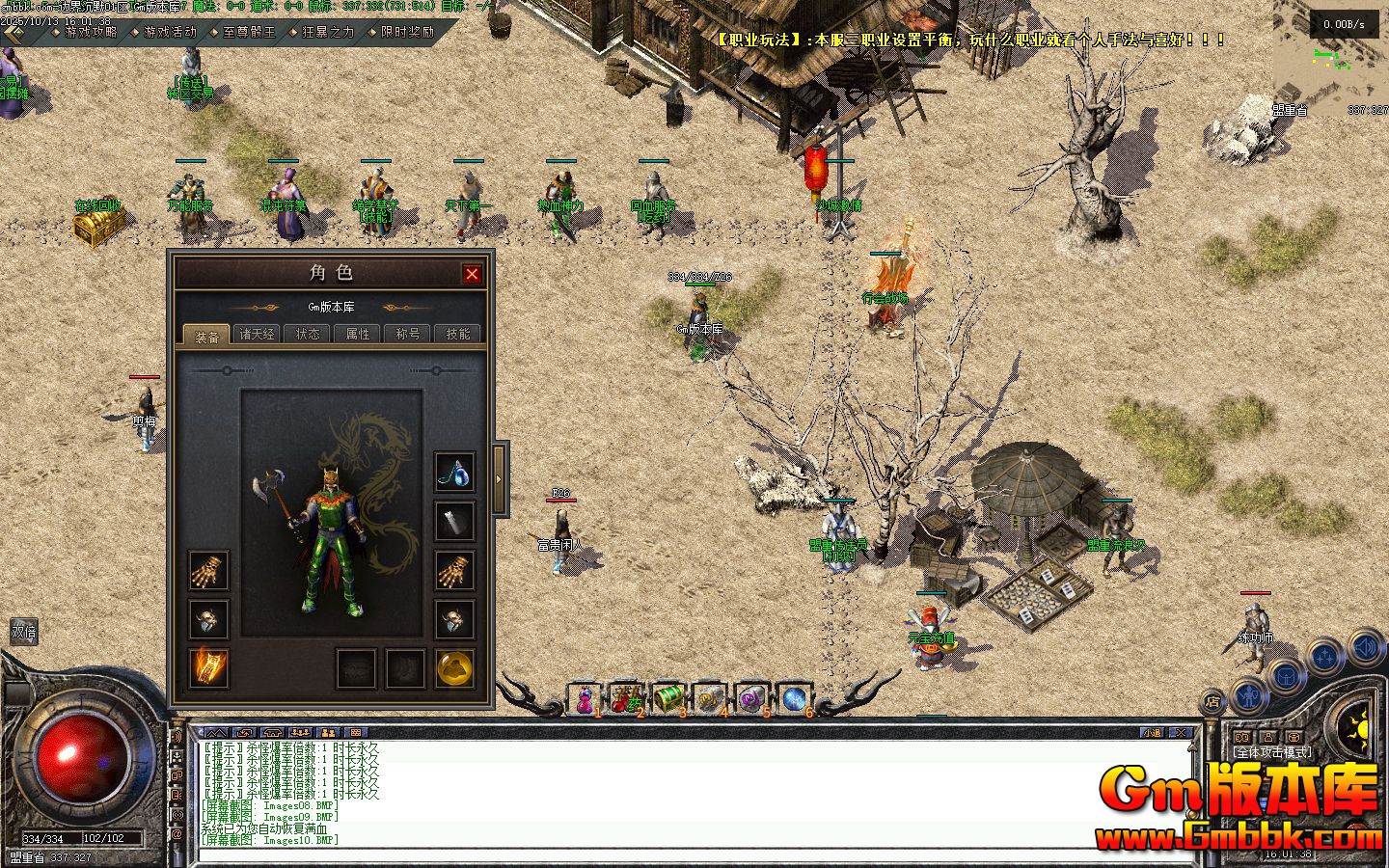1389x868 pixels.
Task: Show the 称号 titles tab
Action: (408, 334)
